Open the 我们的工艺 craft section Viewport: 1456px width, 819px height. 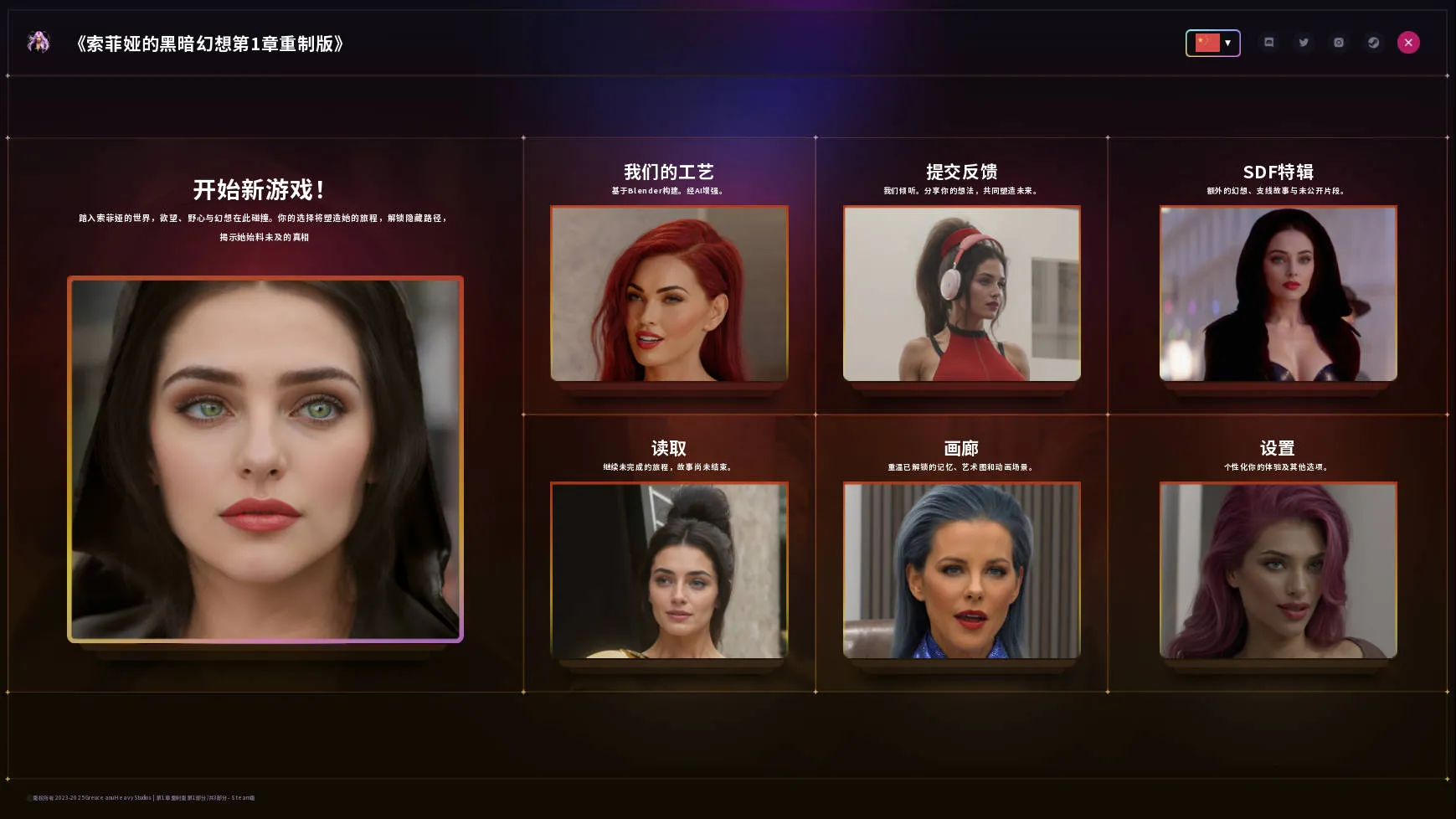coord(668,172)
